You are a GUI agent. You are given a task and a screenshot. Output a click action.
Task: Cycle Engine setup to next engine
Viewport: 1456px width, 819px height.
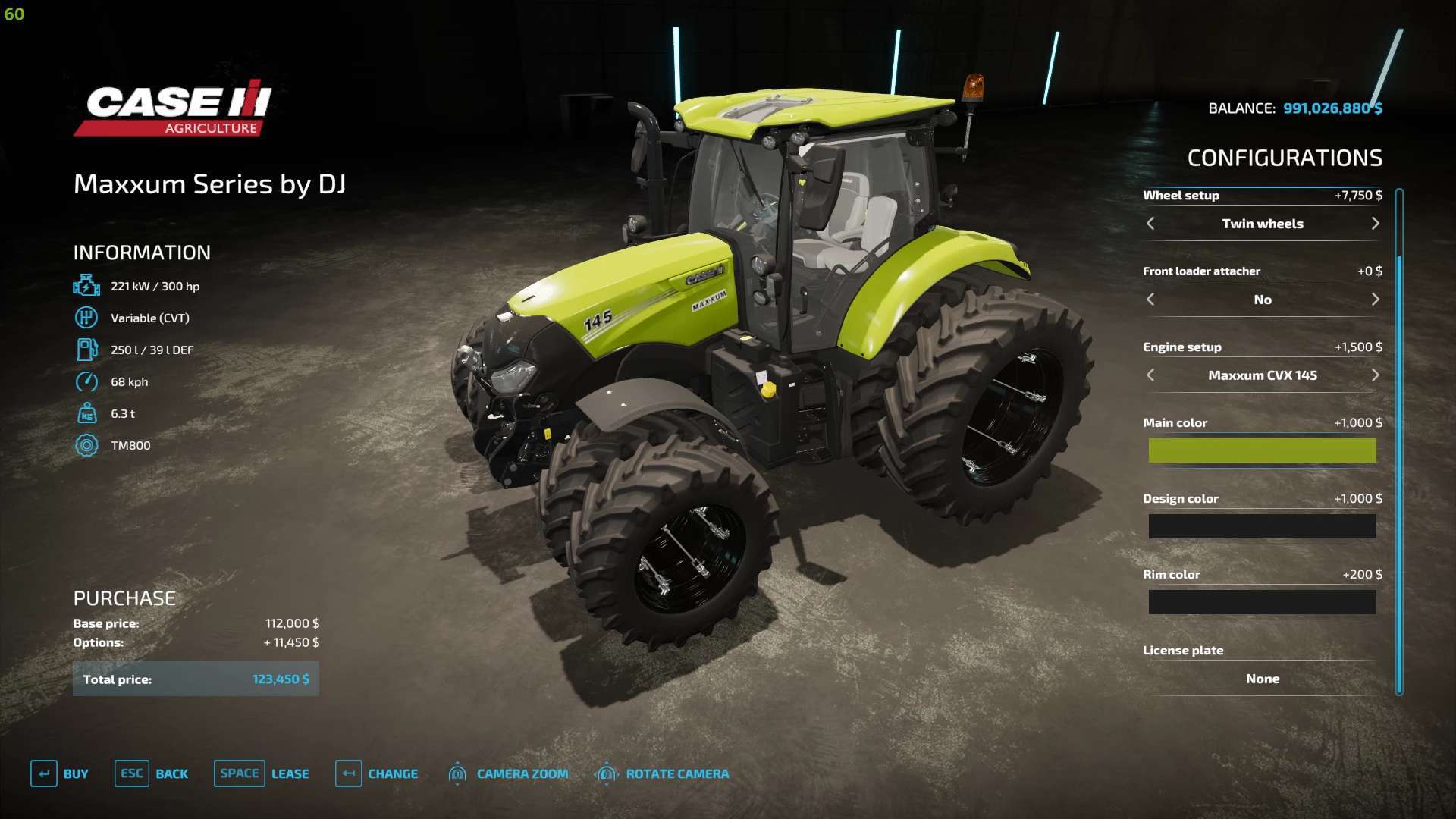1375,375
